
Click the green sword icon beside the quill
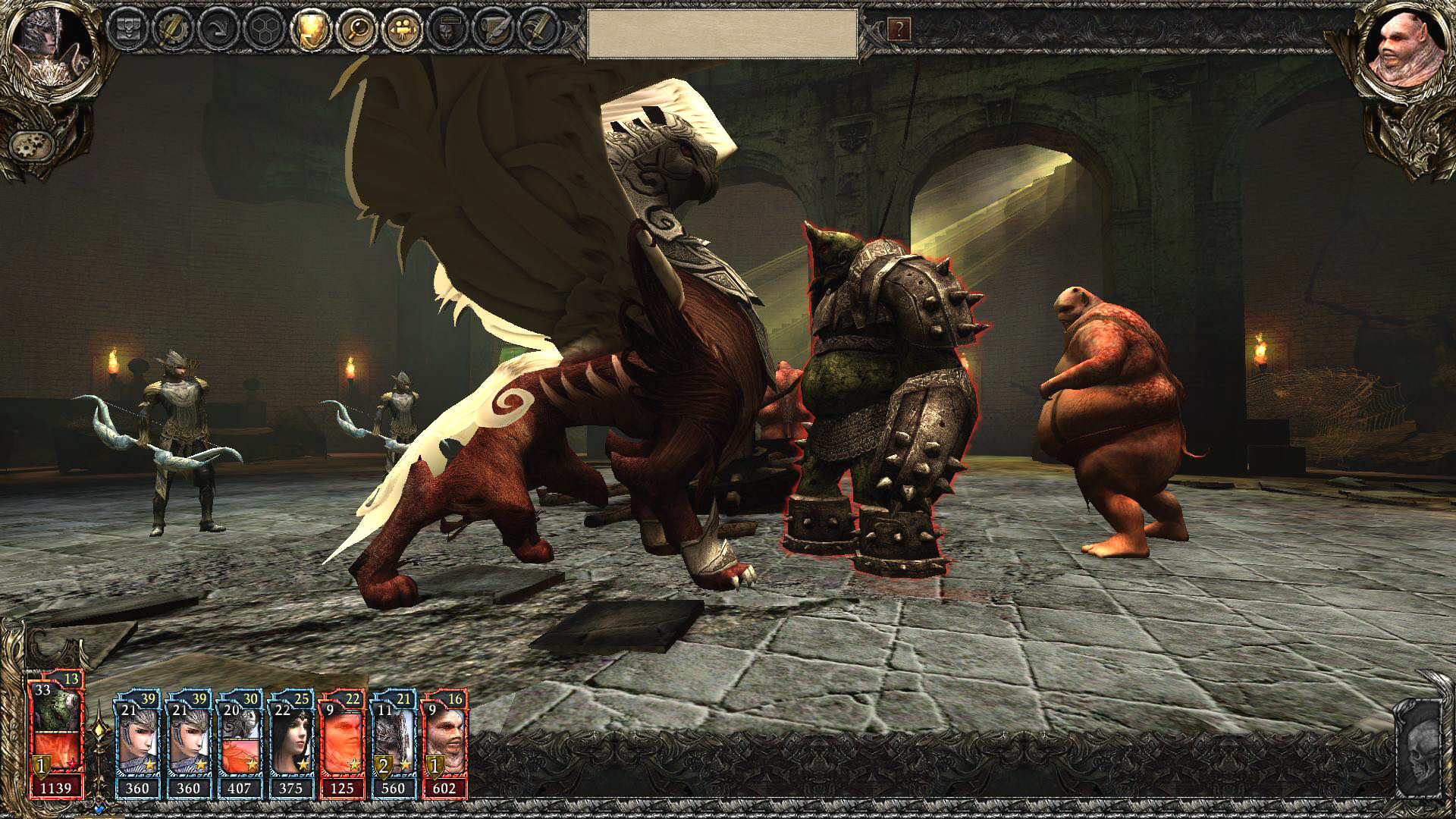(x=537, y=30)
